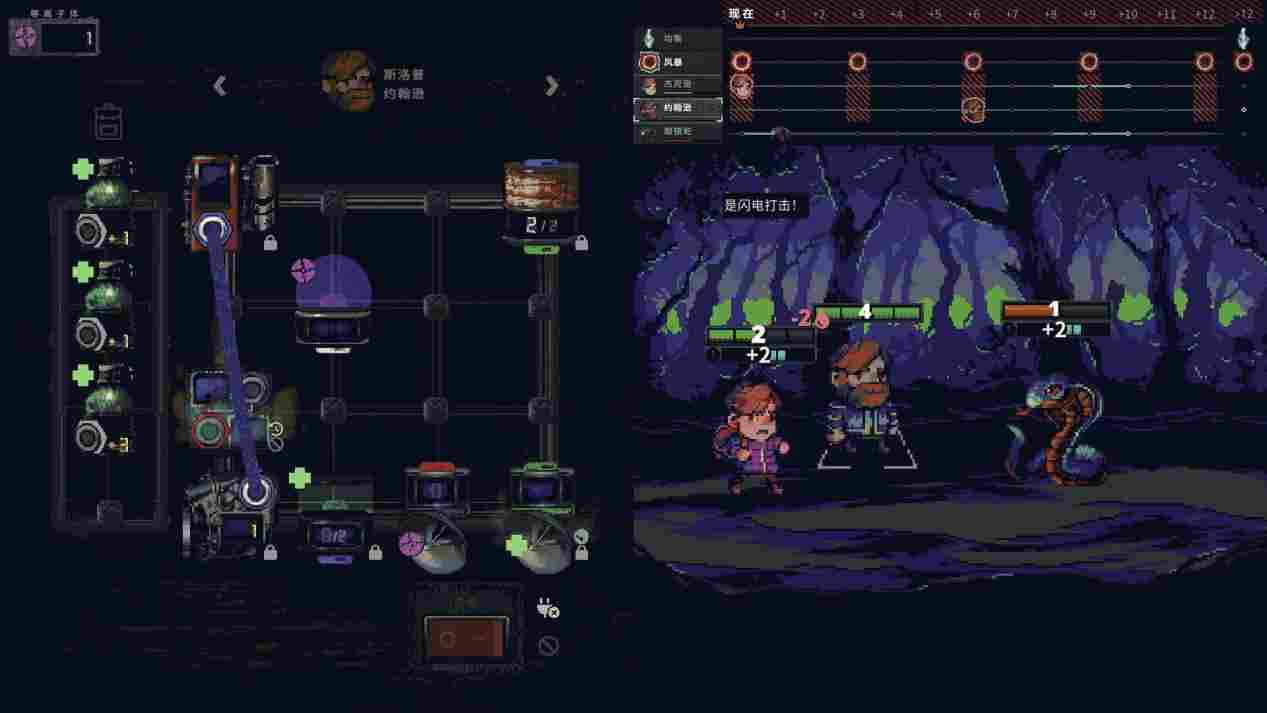Click the storm marker at turn +9
Screen dimensions: 1267x713
pyautogui.click(x=1089, y=62)
